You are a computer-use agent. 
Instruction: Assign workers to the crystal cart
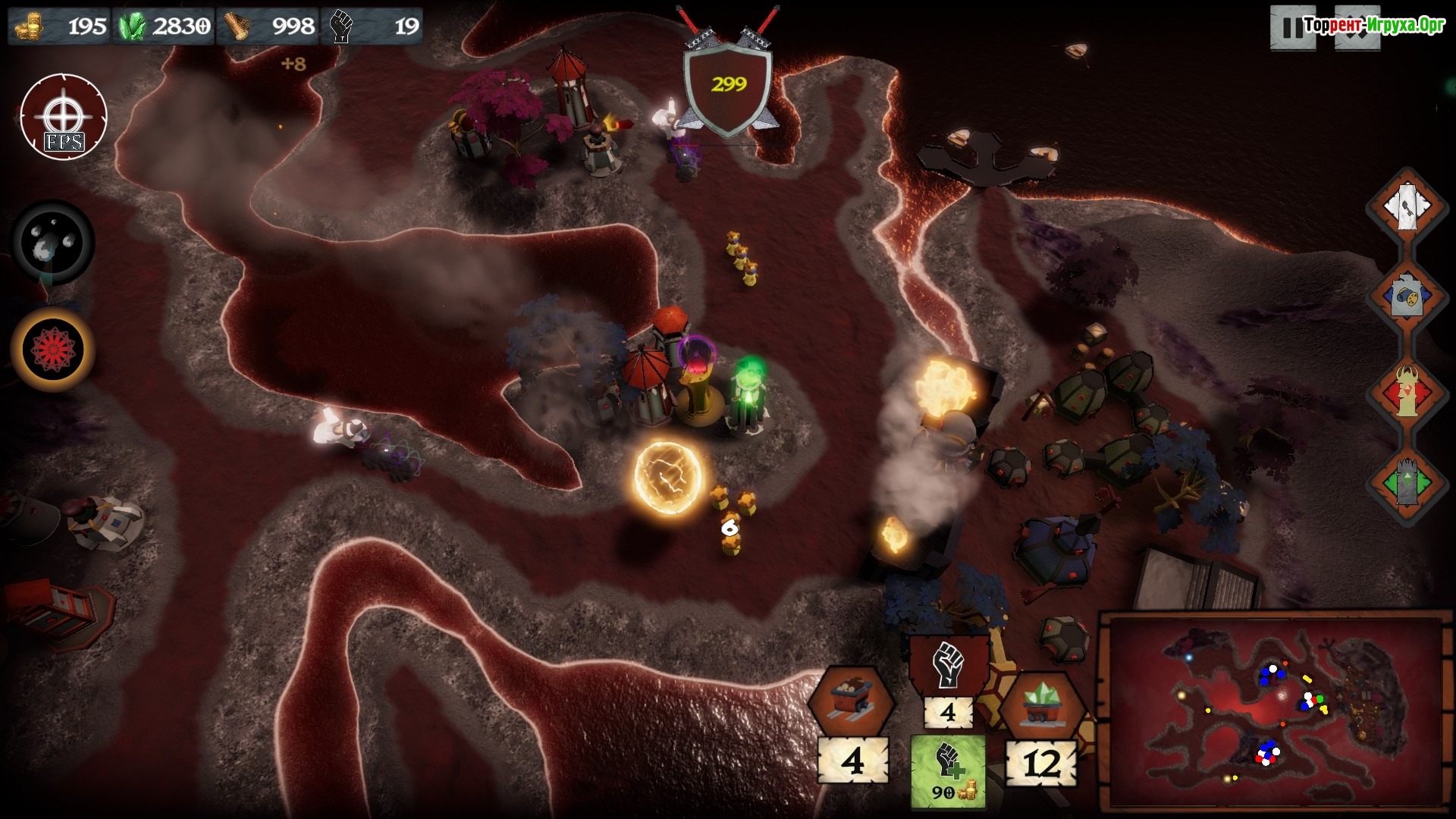coord(1042,704)
